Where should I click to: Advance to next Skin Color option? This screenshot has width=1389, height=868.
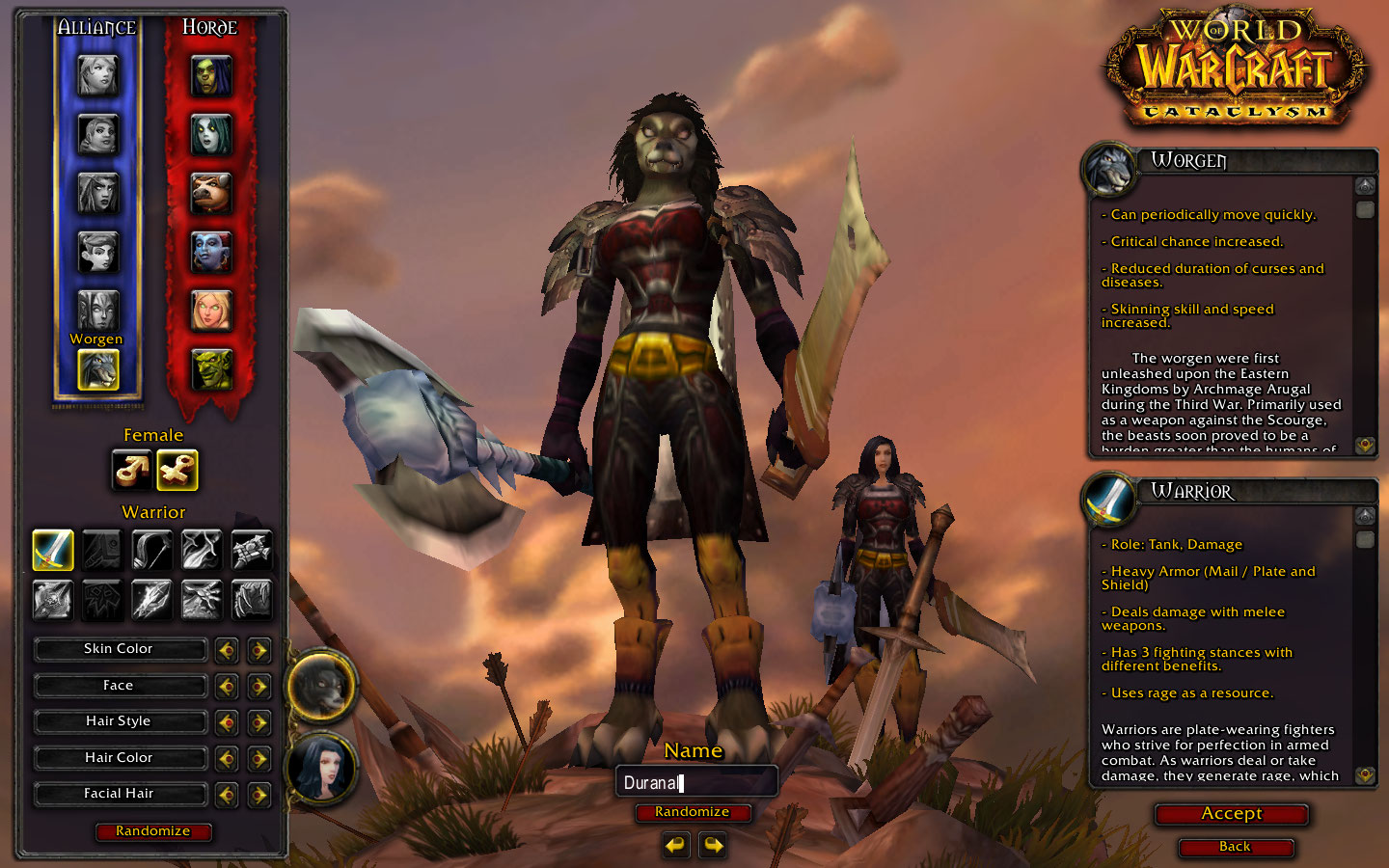tap(259, 650)
